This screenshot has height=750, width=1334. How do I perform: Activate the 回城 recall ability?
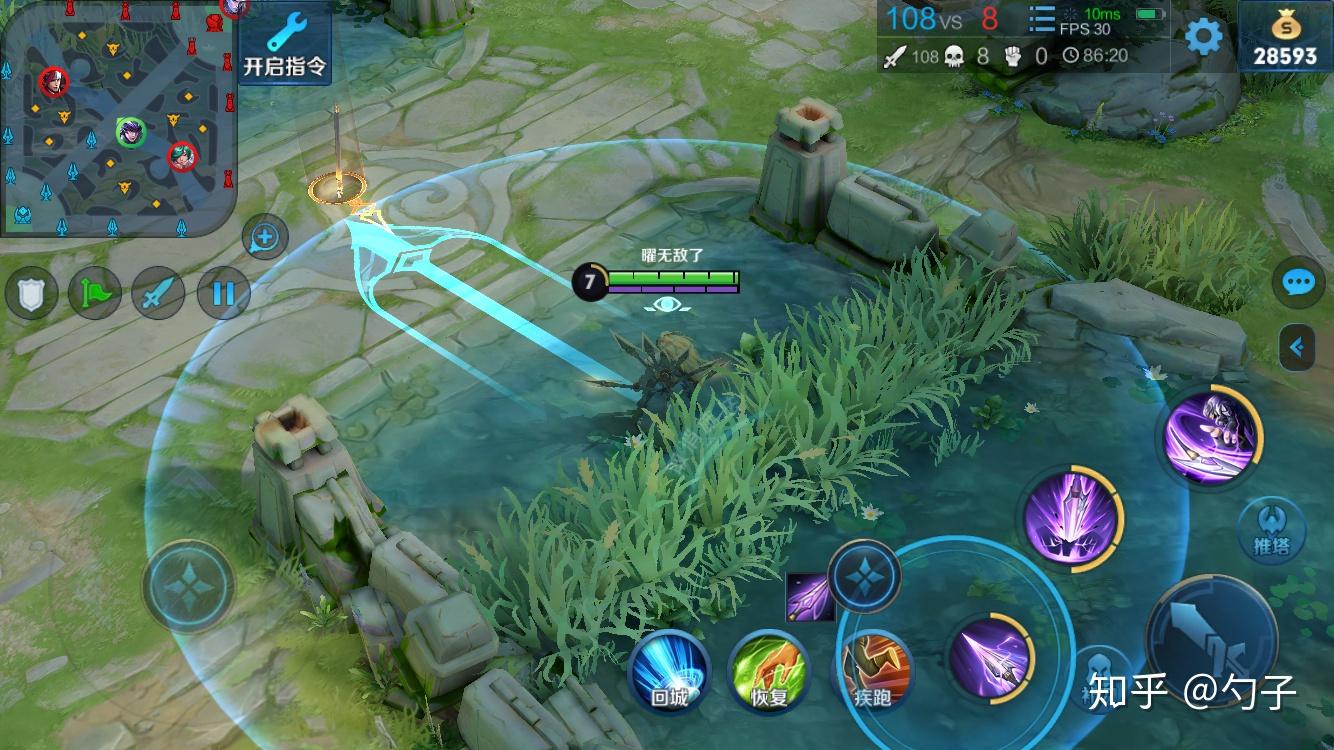click(669, 672)
